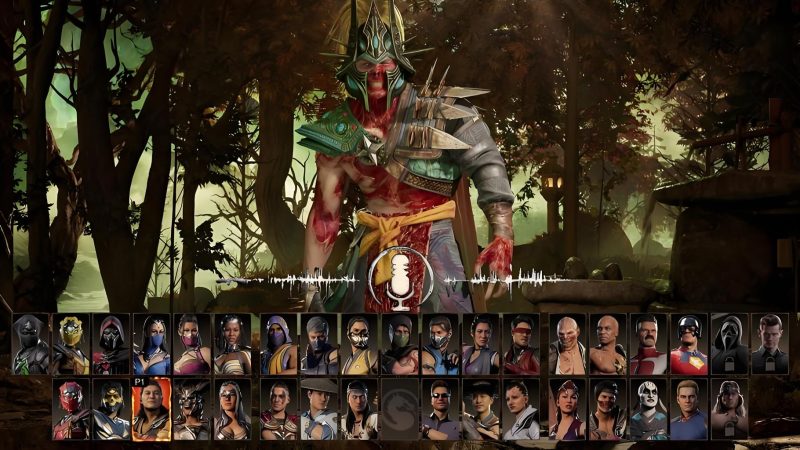800x450 pixels.
Task: Select Raiden wearing the straw hat
Action: (x=318, y=409)
